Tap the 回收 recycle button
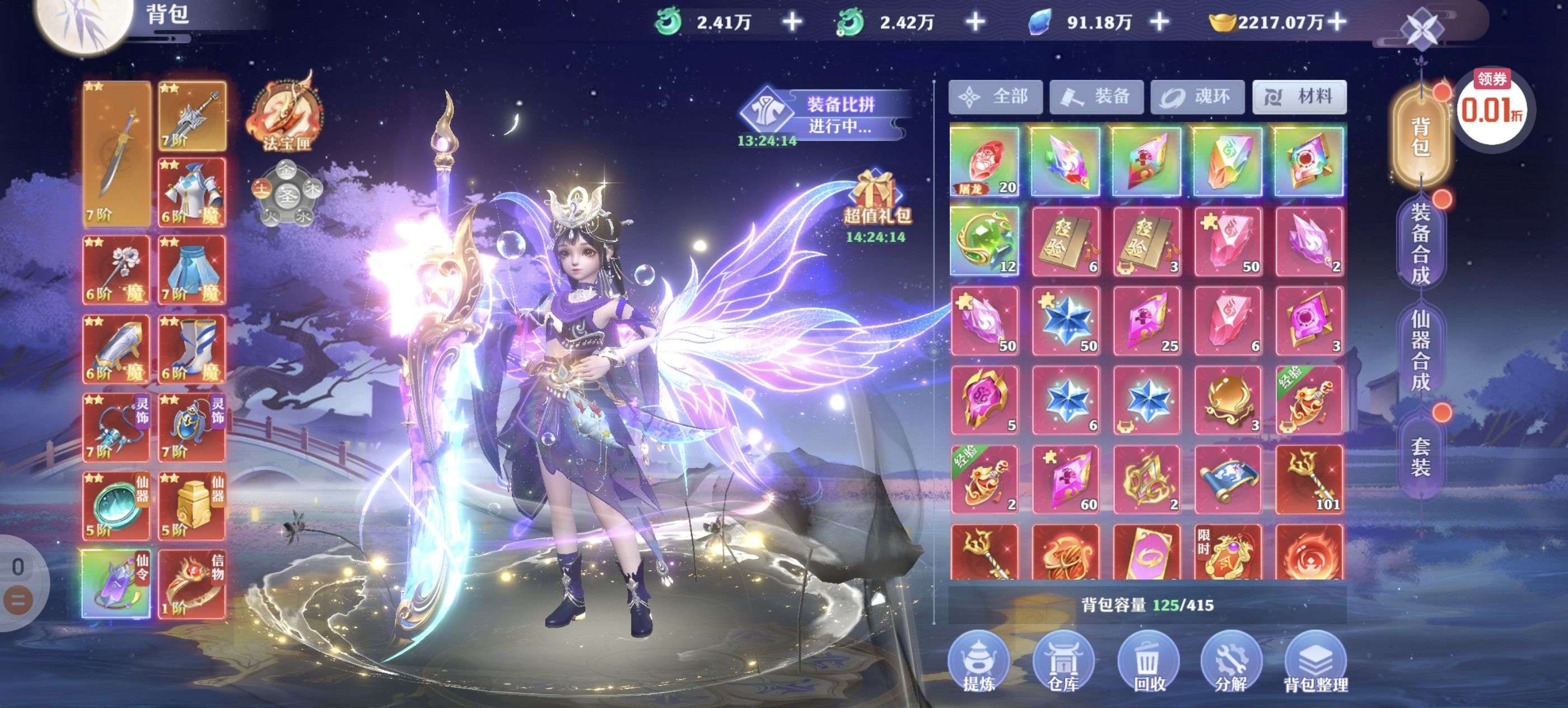 pos(1148,662)
